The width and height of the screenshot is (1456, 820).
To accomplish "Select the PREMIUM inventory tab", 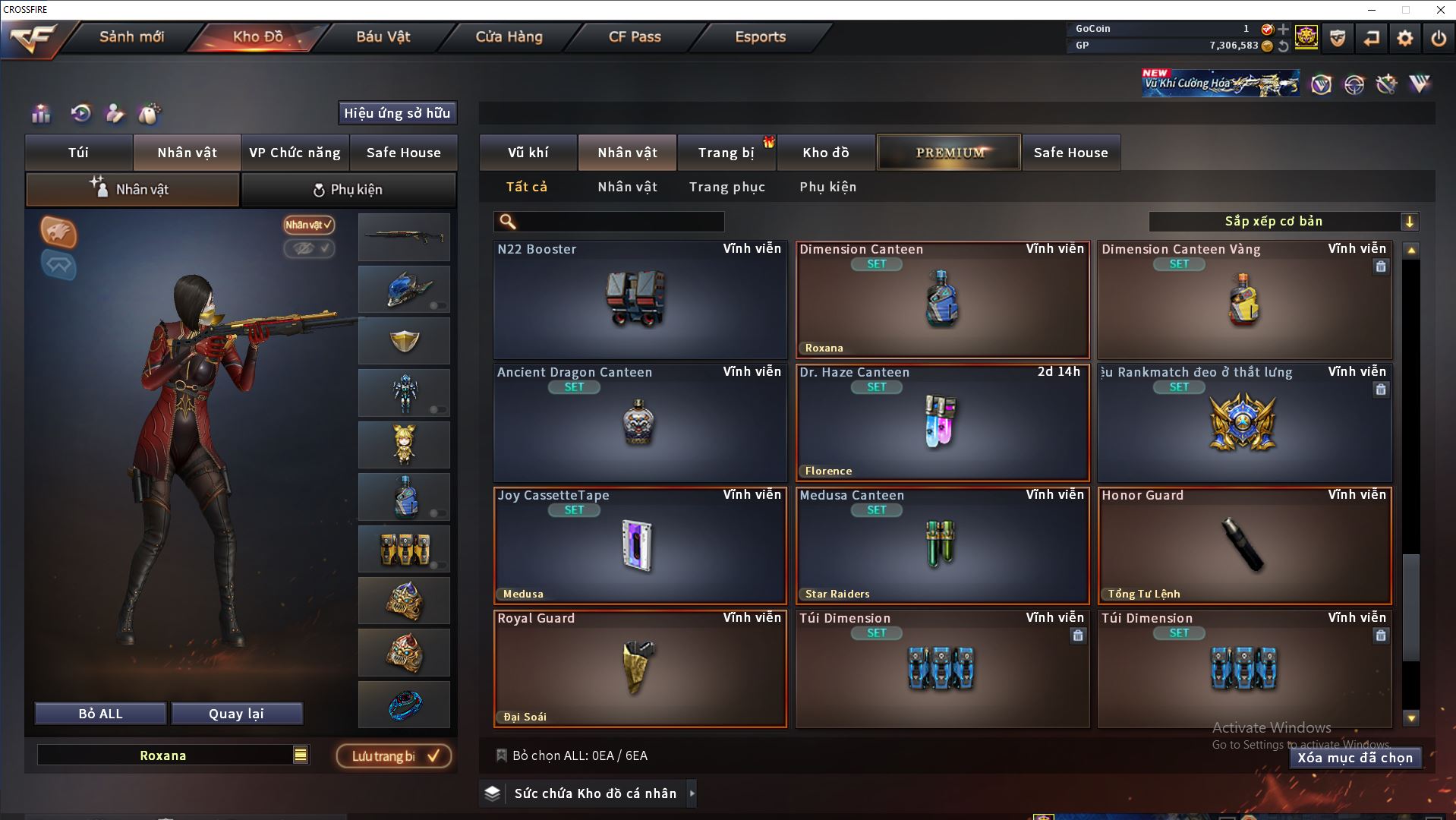I will [x=949, y=153].
